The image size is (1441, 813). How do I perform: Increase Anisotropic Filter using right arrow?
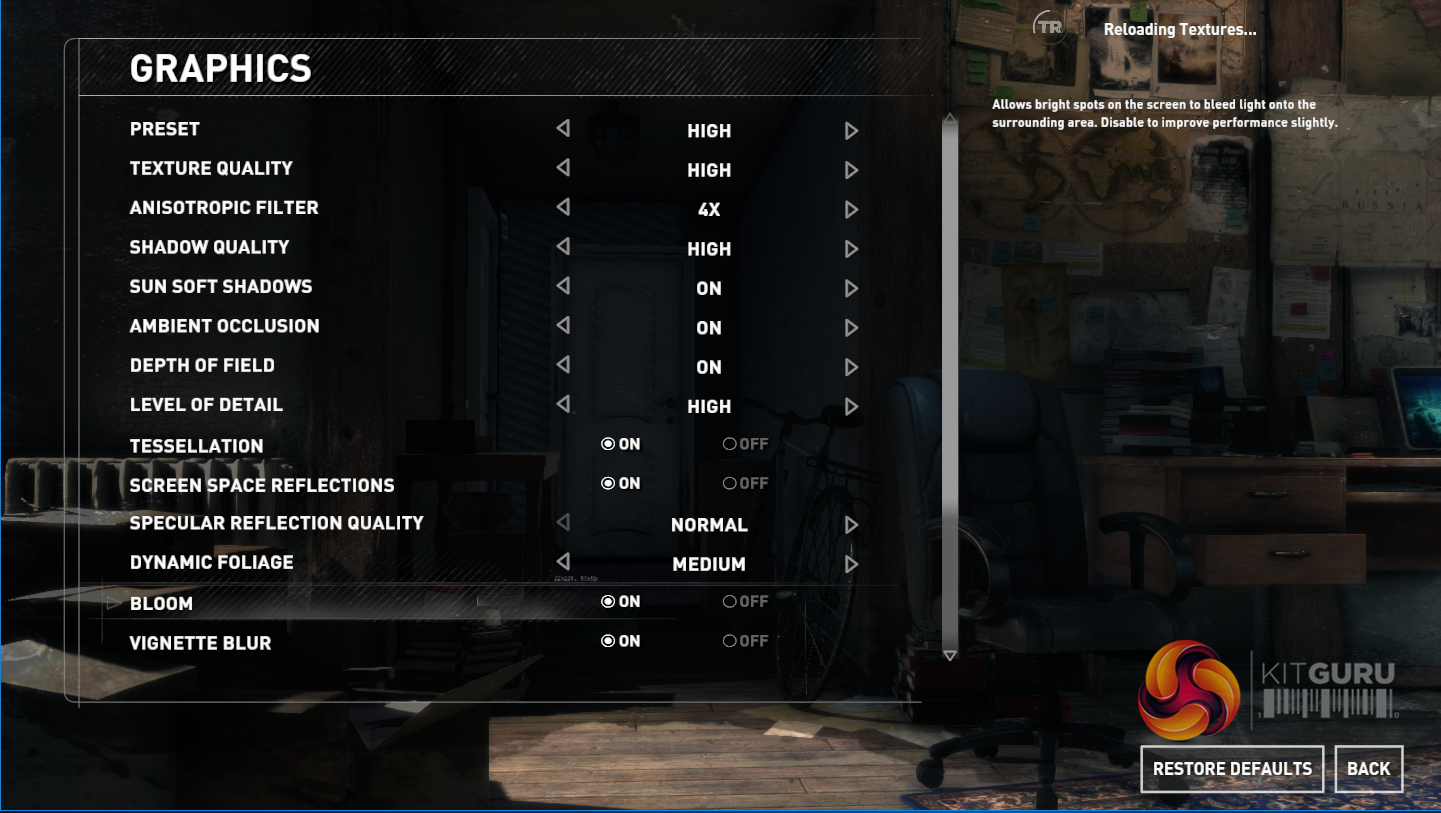pos(851,210)
